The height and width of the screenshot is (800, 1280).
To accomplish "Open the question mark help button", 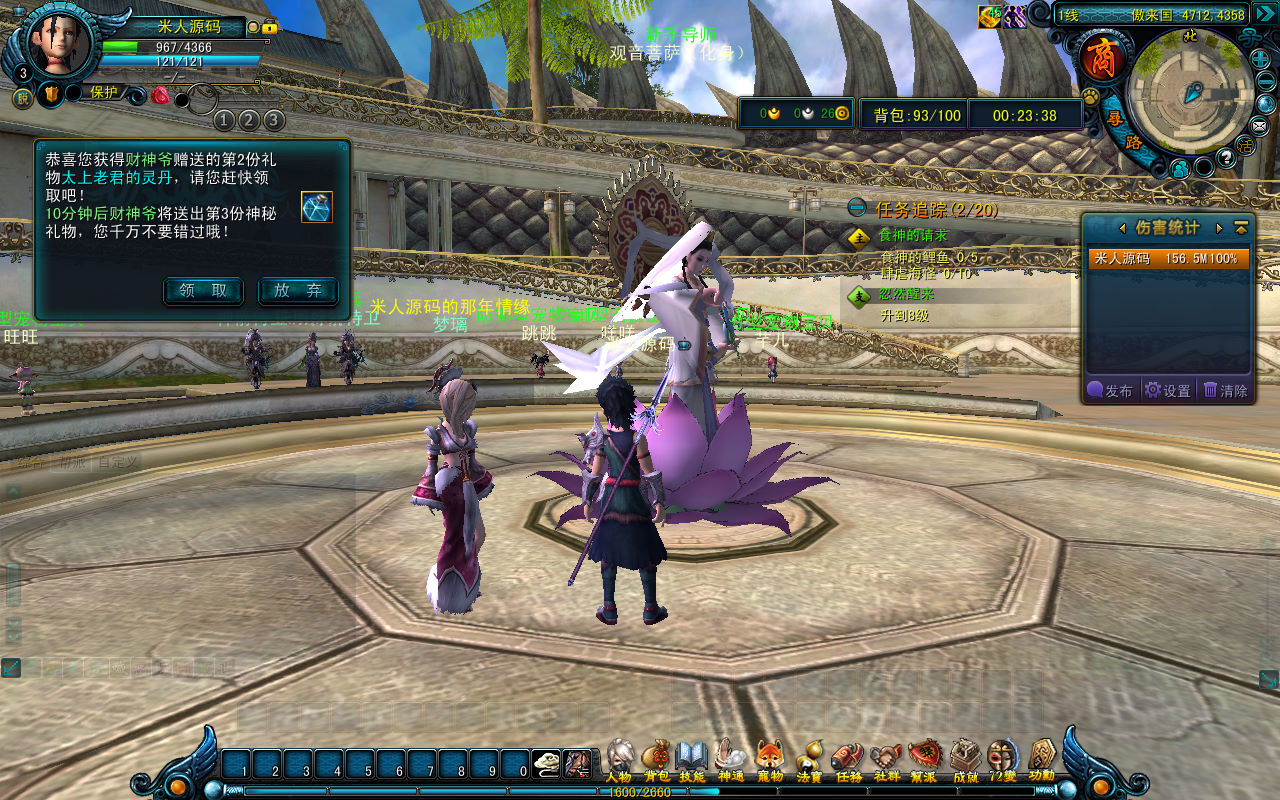I will pyautogui.click(x=1227, y=158).
